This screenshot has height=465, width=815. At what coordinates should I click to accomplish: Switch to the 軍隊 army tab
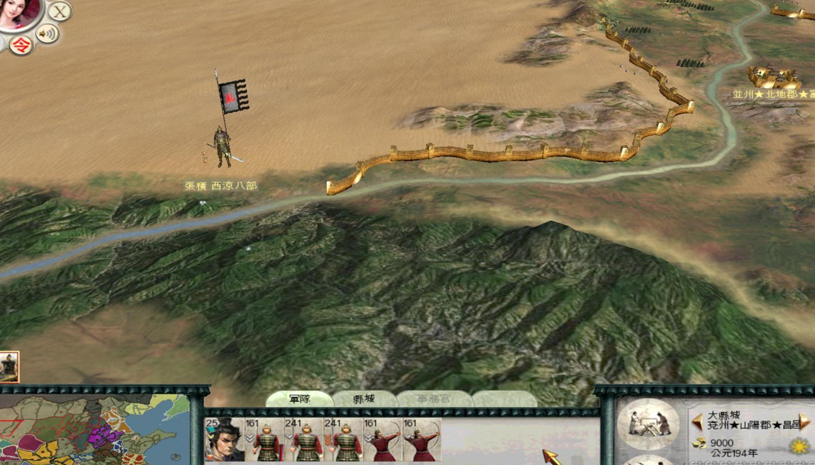(x=299, y=399)
